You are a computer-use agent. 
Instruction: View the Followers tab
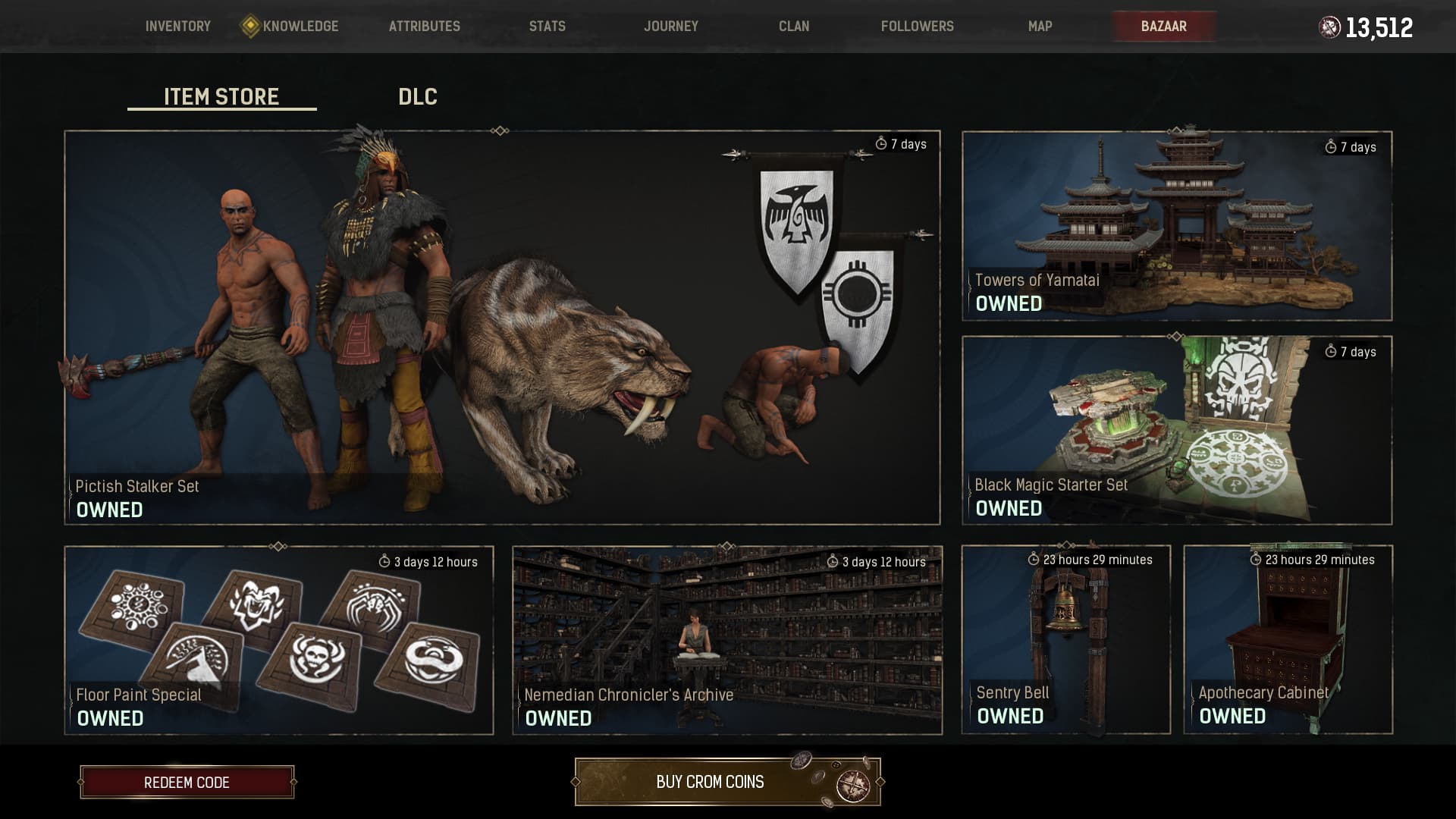tap(918, 27)
